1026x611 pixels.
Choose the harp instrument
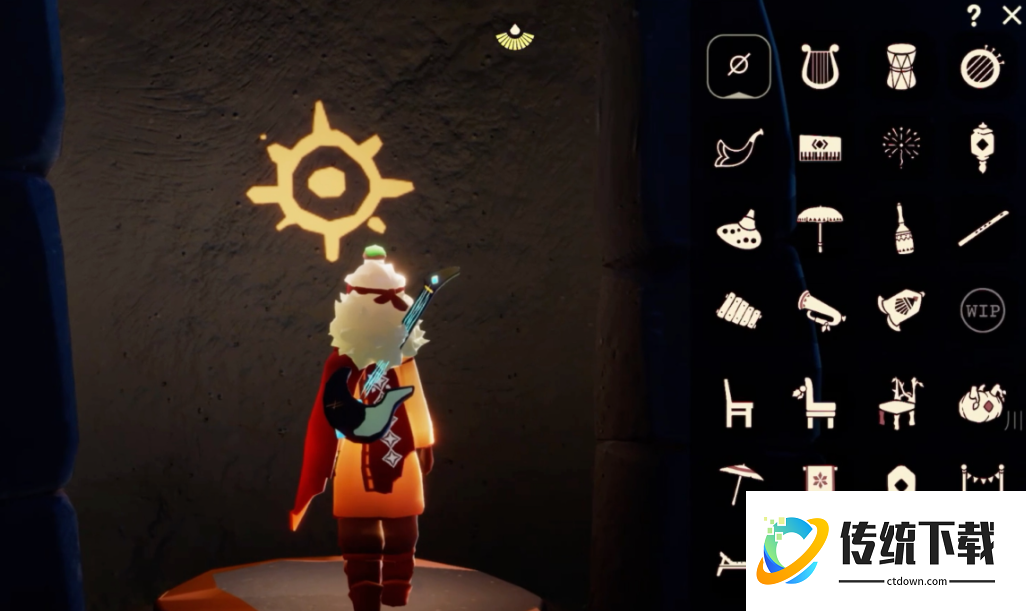pyautogui.click(x=819, y=67)
